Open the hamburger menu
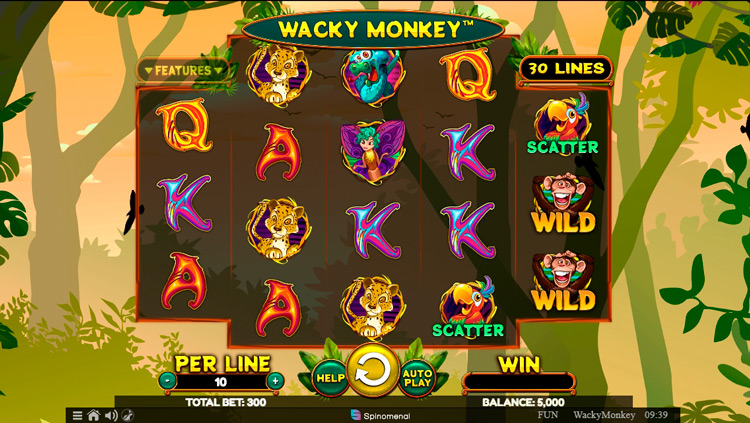 (x=76, y=415)
